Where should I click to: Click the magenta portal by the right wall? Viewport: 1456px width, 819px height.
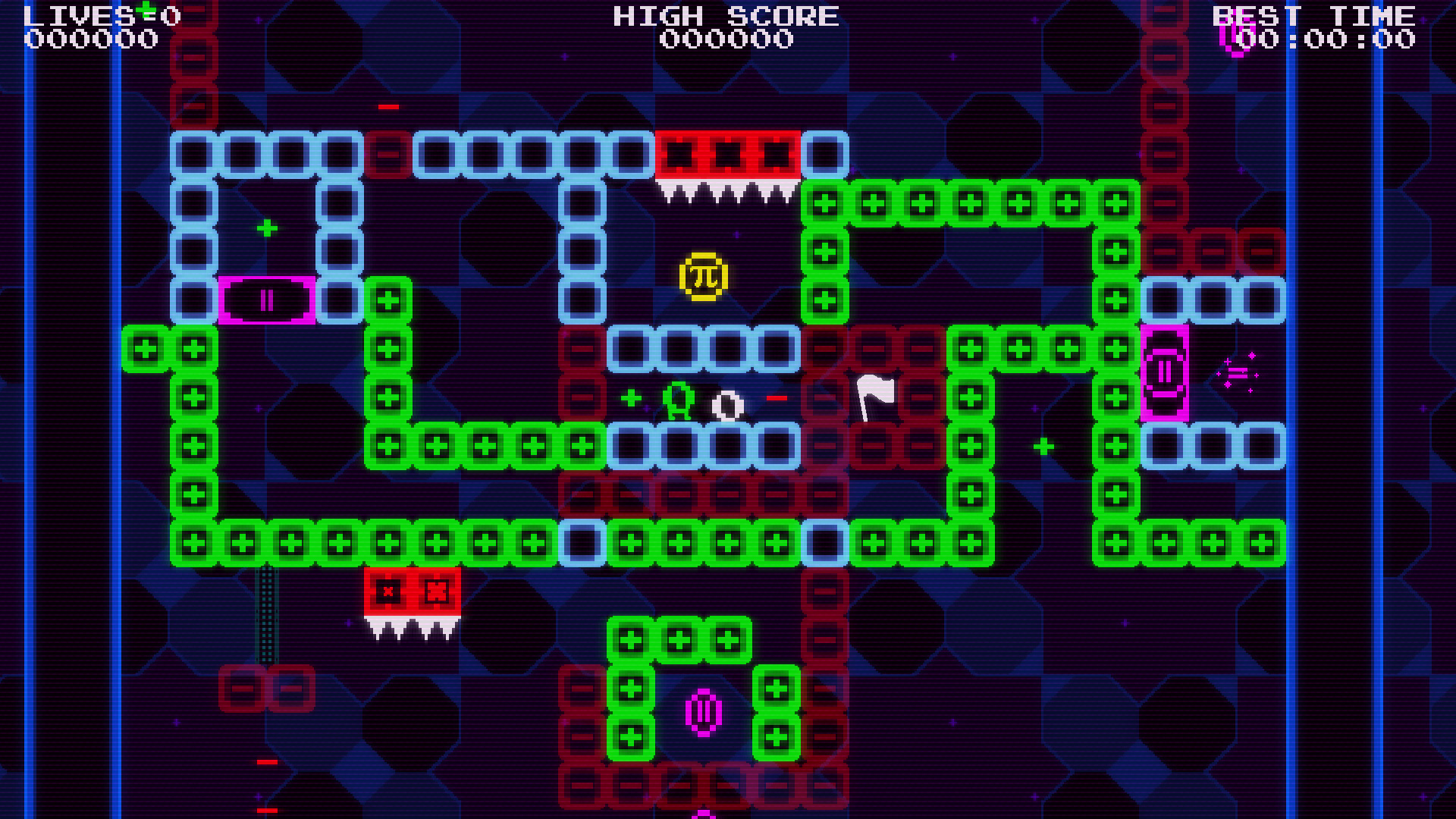[1166, 372]
